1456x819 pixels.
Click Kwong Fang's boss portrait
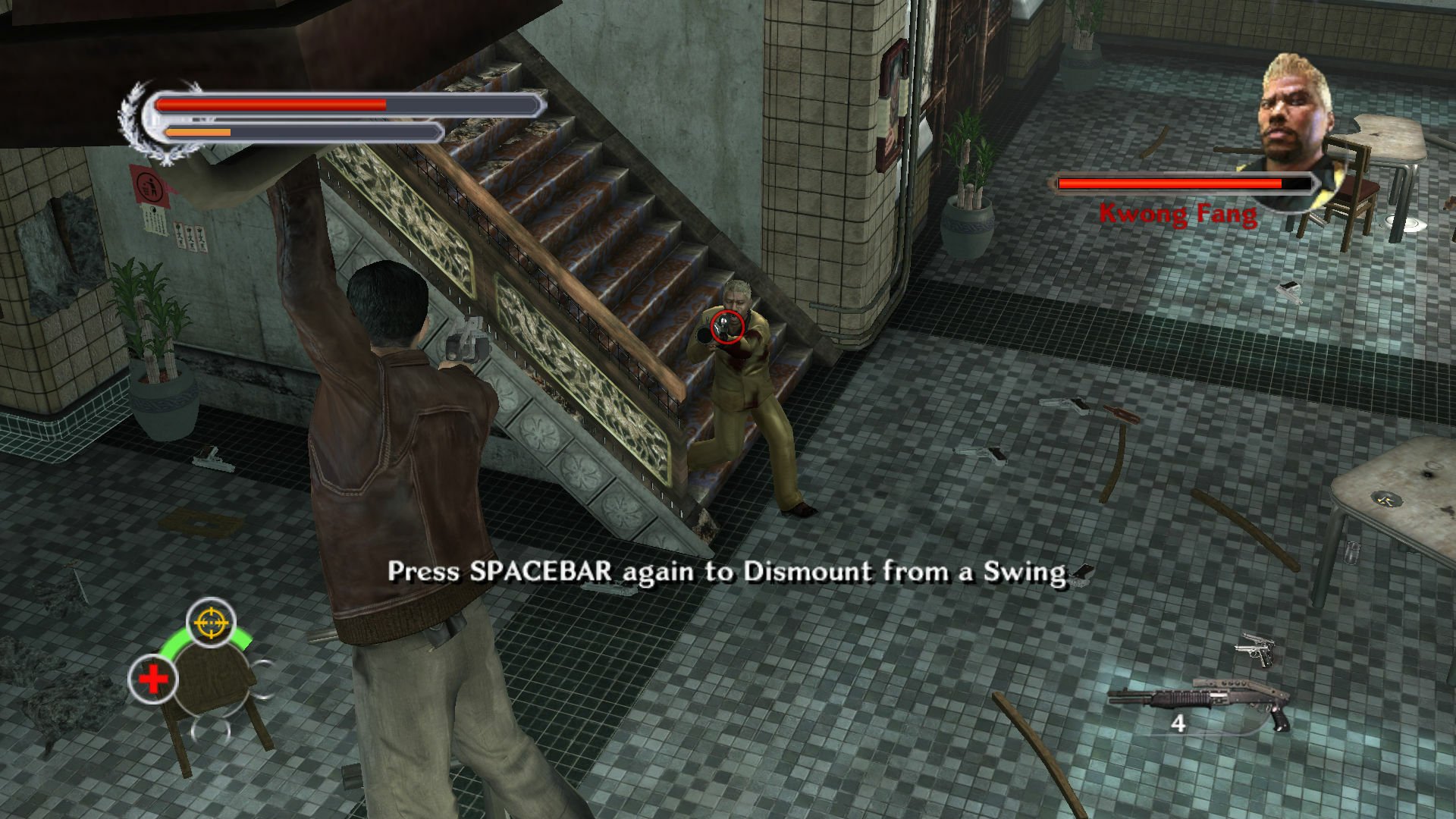1294,116
